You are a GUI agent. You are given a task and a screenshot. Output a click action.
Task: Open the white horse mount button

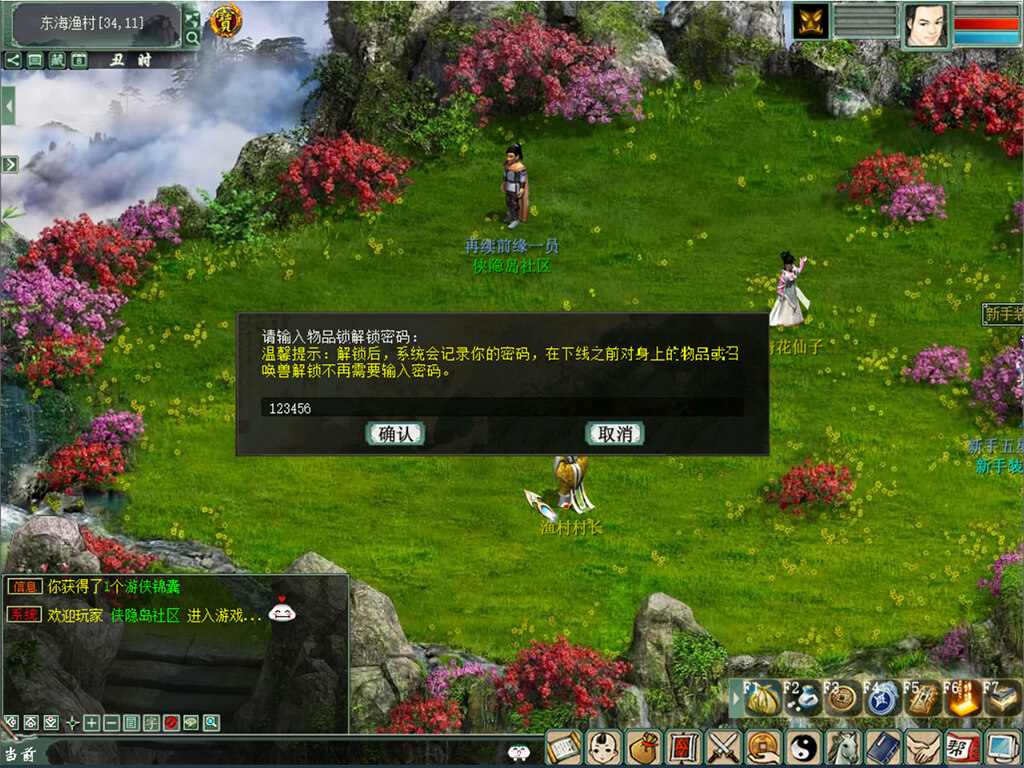pyautogui.click(x=843, y=748)
